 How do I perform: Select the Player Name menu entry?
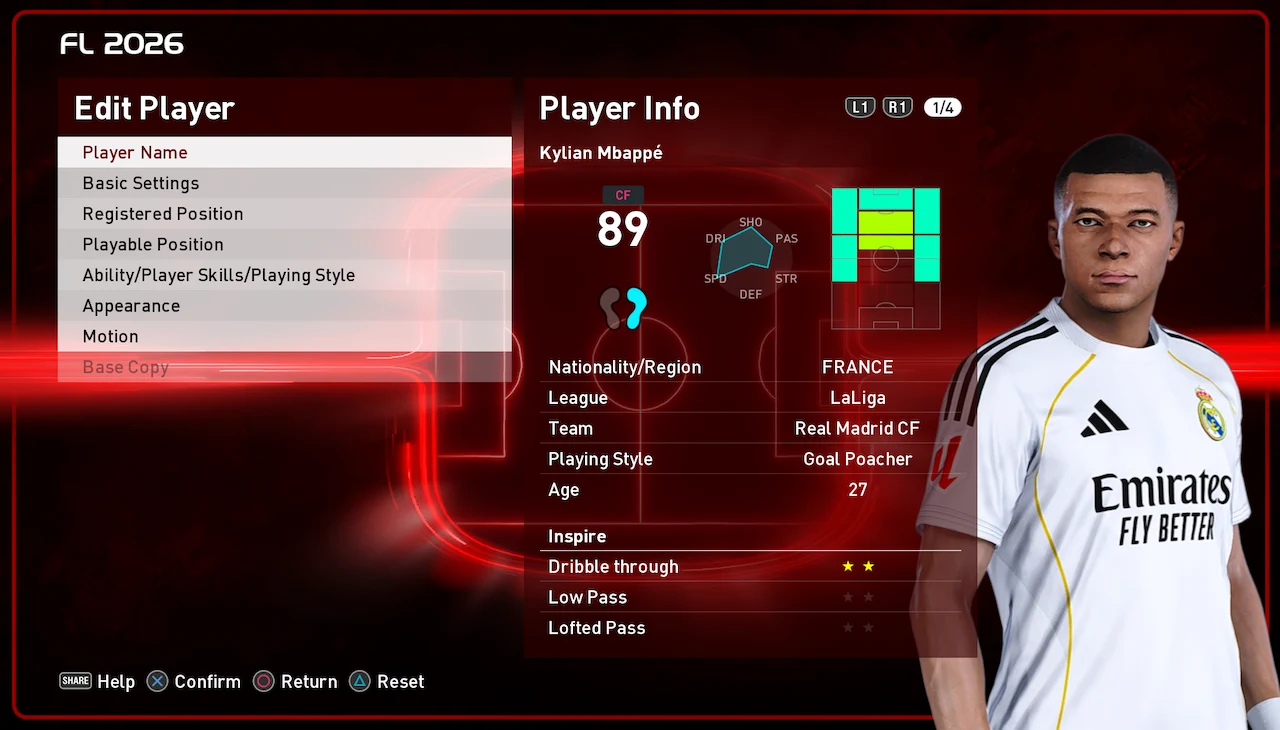pyautogui.click(x=284, y=152)
